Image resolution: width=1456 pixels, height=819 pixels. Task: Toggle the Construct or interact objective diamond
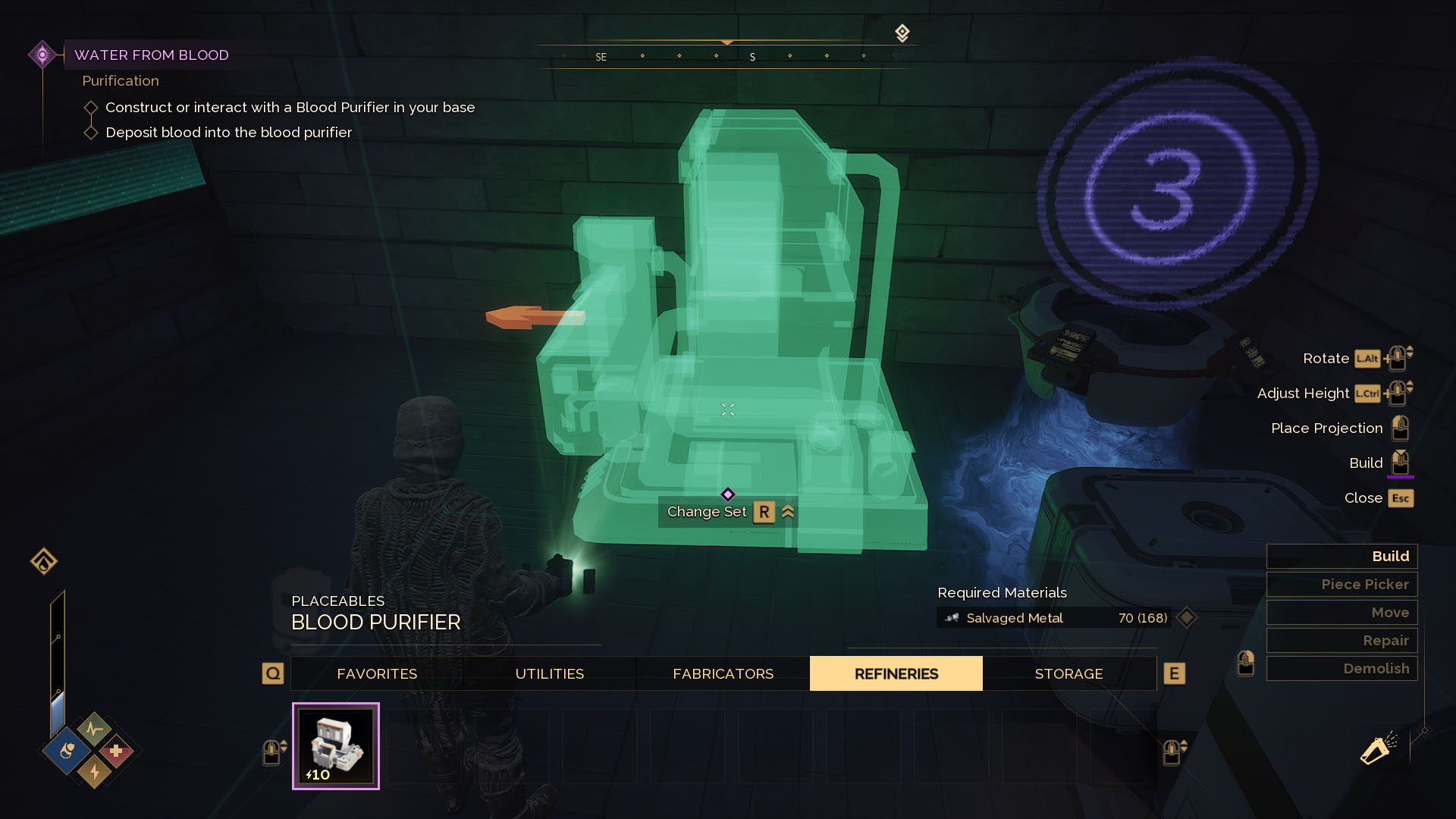pyautogui.click(x=90, y=108)
